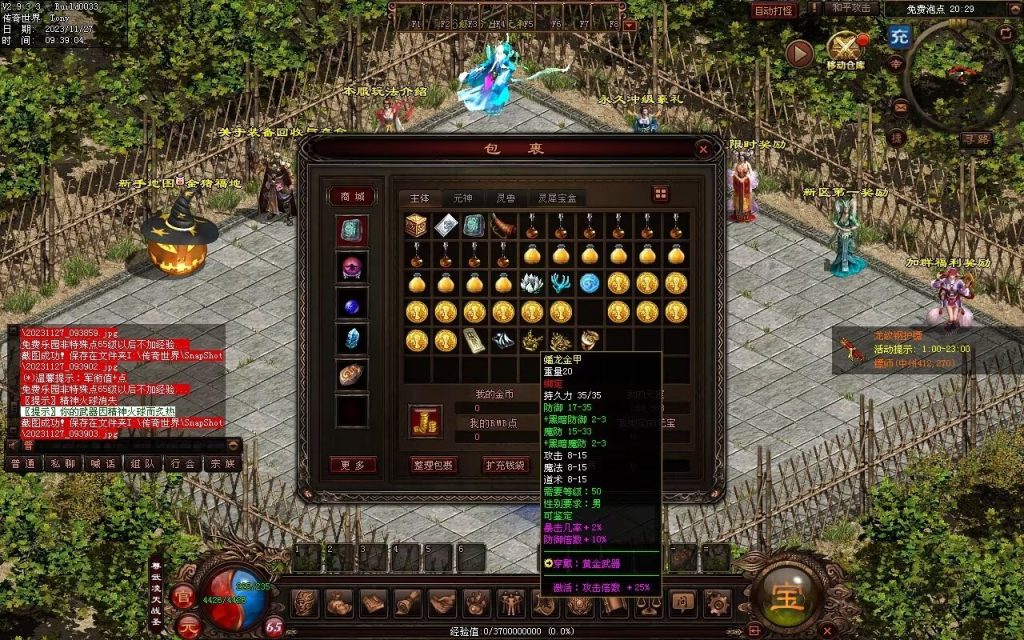The image size is (1024, 640).
Task: Toggle the 自动打怪 auto-fight button
Action: pos(774,10)
